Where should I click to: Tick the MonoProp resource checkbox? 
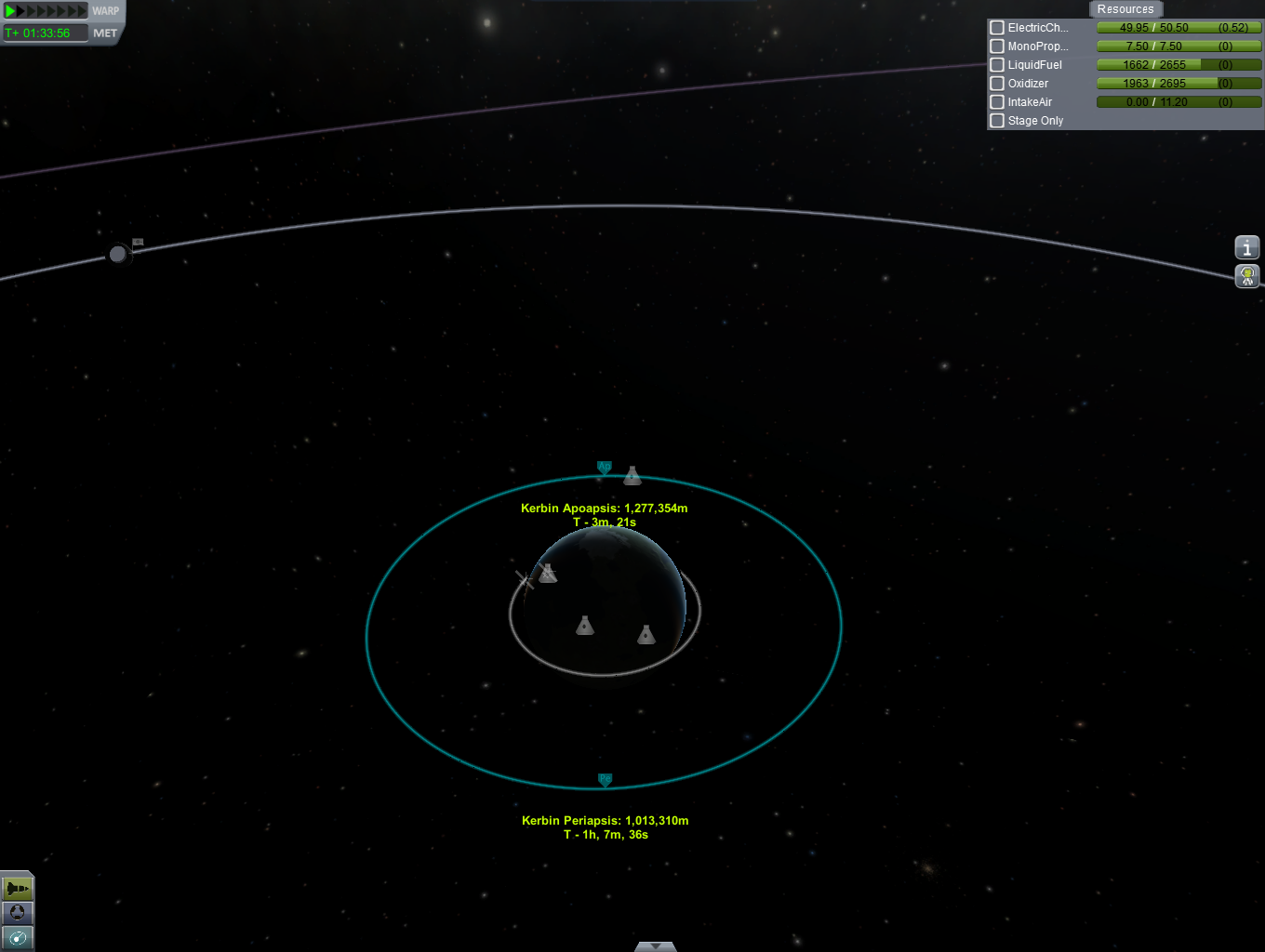[x=997, y=46]
